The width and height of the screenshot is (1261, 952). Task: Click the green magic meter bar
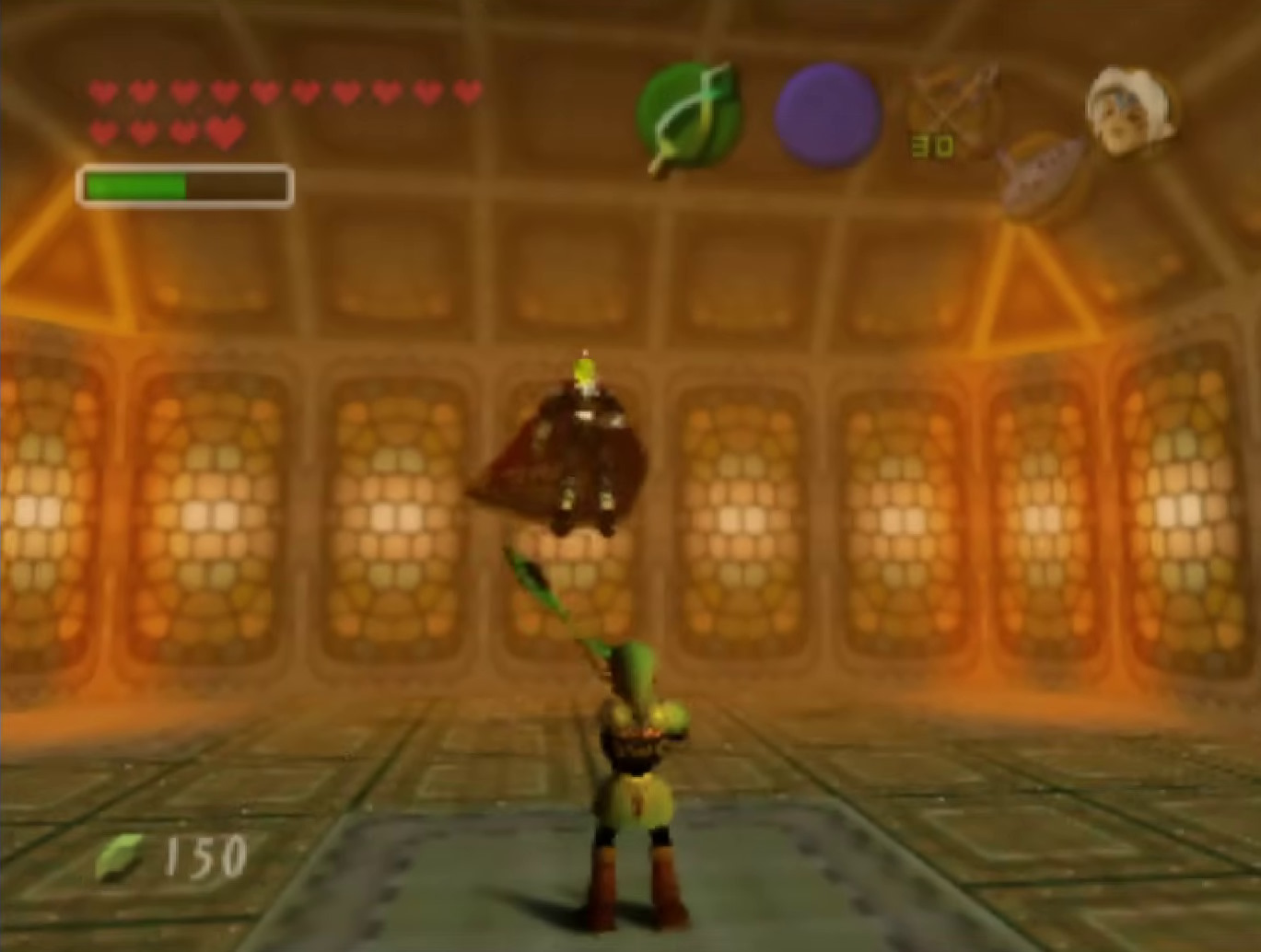pos(138,183)
